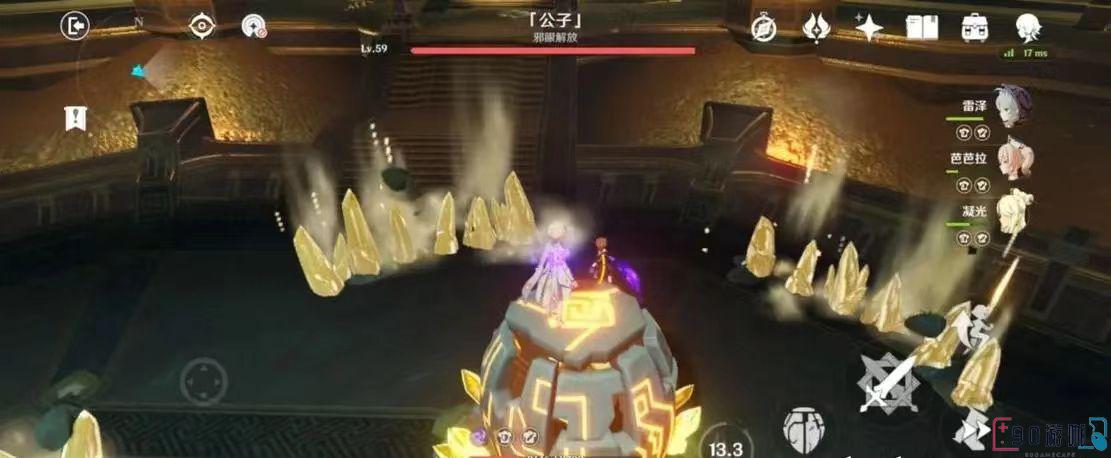1111x458 pixels.
Task: Tap the sword normal attack button
Action: pos(888,384)
